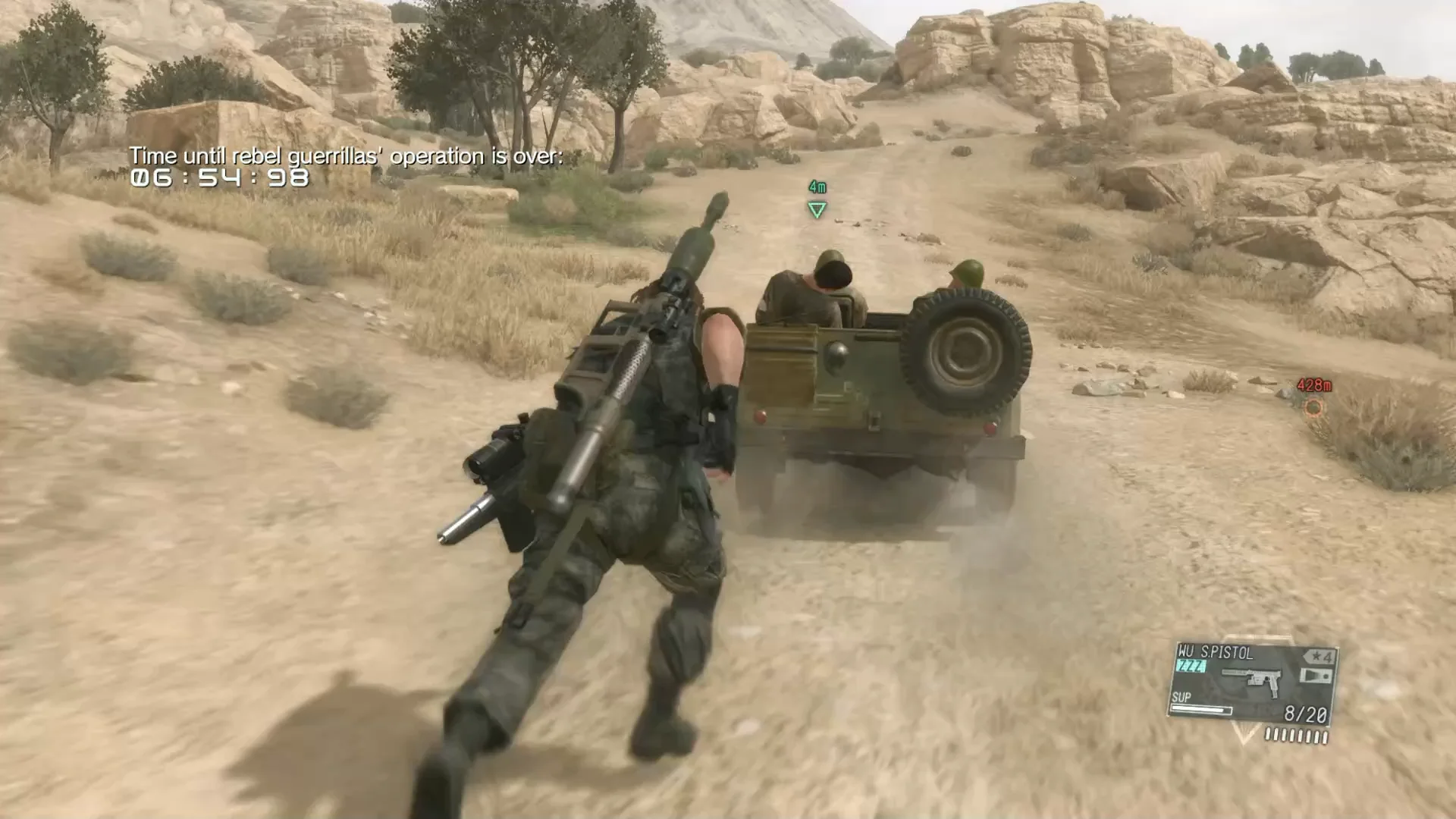Select the 8/20 ammo count display
The width and height of the screenshot is (1456, 819).
[x=1306, y=714]
